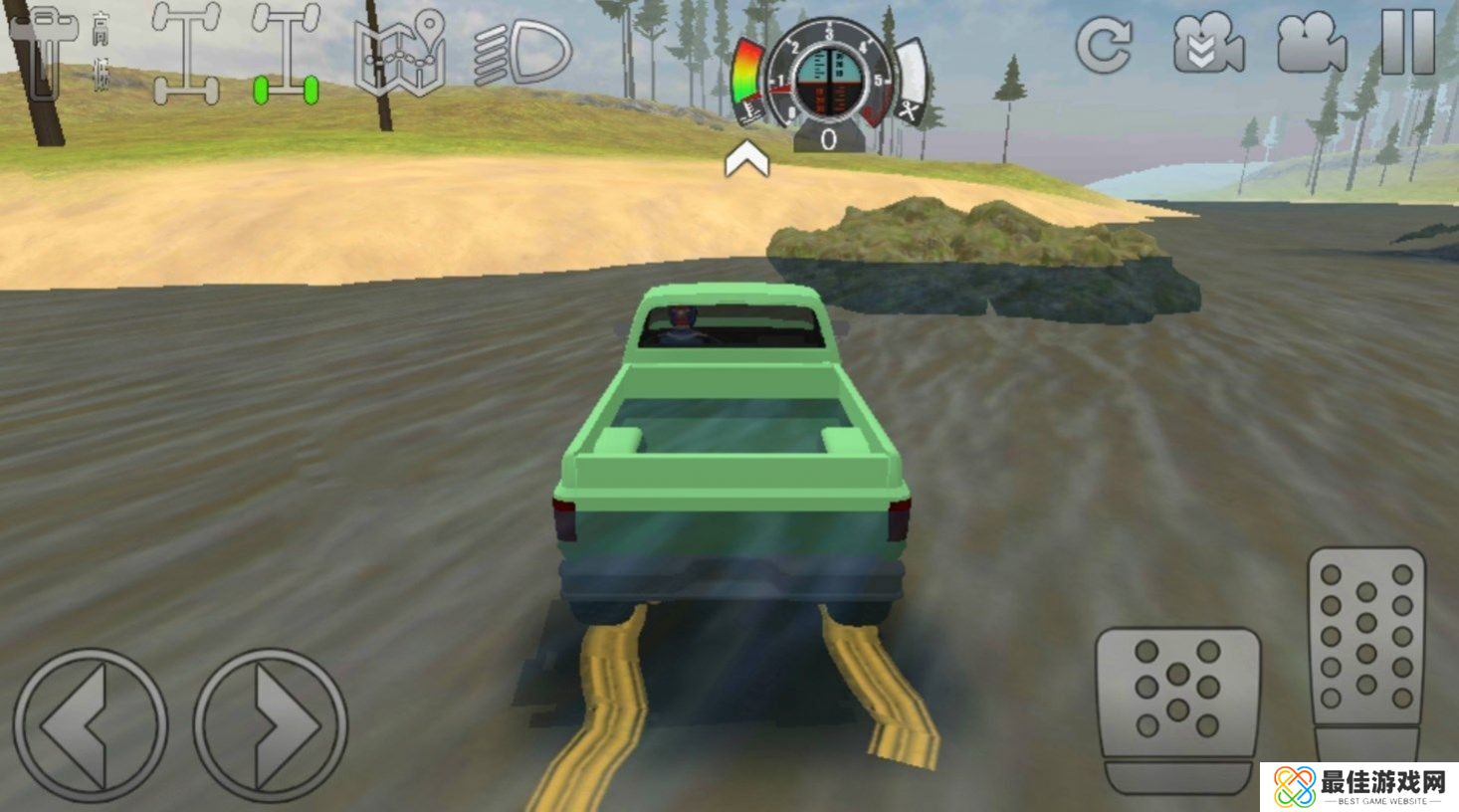The width and height of the screenshot is (1459, 812).
Task: Toggle the four-wheel drivetrain chassis icon
Action: click(186, 54)
